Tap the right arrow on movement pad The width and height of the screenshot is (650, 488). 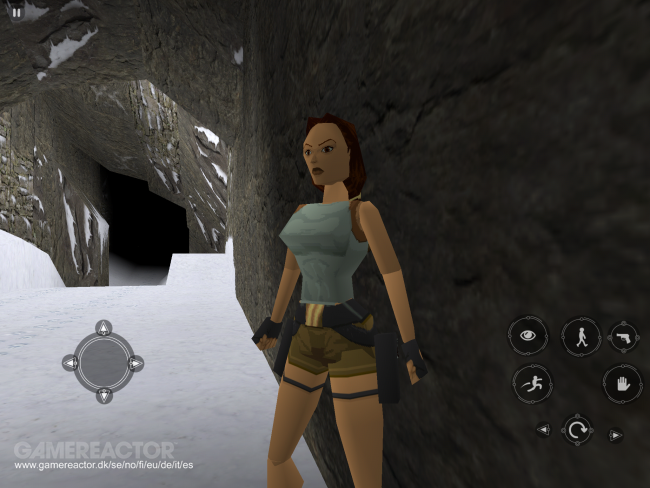(x=137, y=362)
